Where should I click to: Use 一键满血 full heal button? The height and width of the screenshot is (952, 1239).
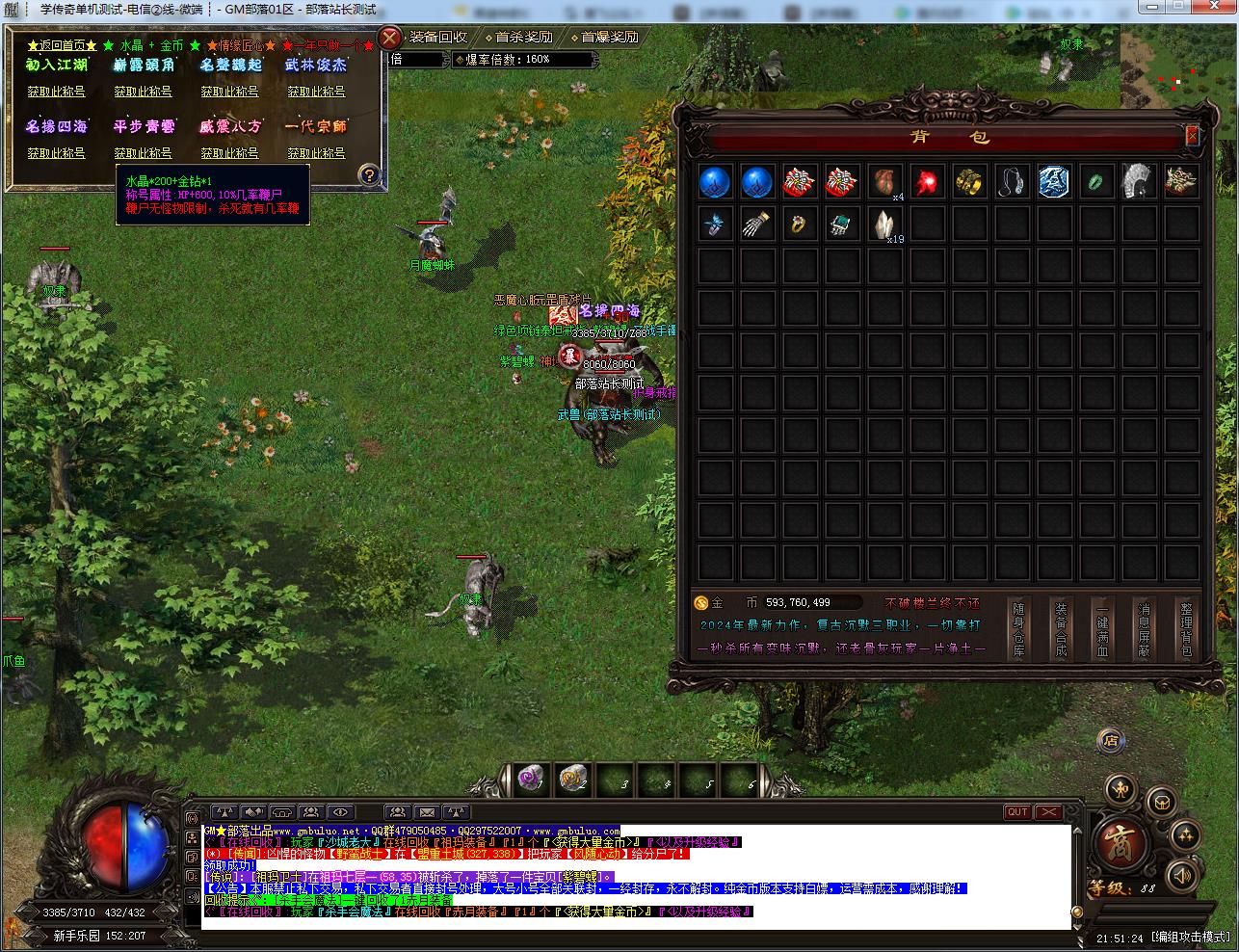pos(1102,629)
